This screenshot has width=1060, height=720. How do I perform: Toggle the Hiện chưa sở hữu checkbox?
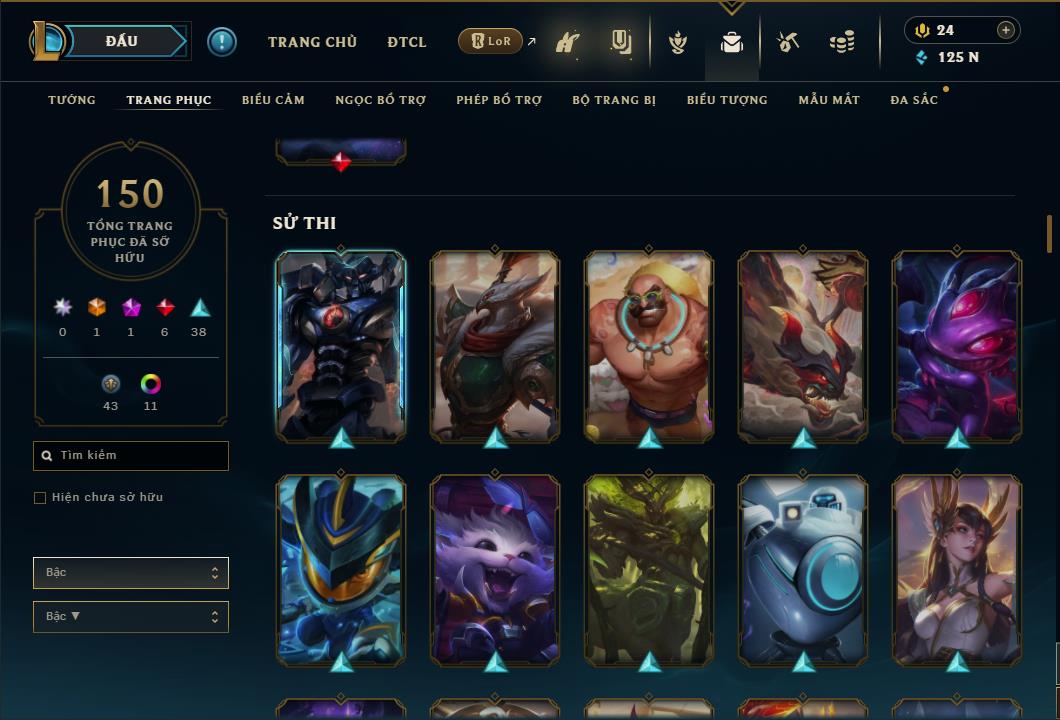(40, 498)
